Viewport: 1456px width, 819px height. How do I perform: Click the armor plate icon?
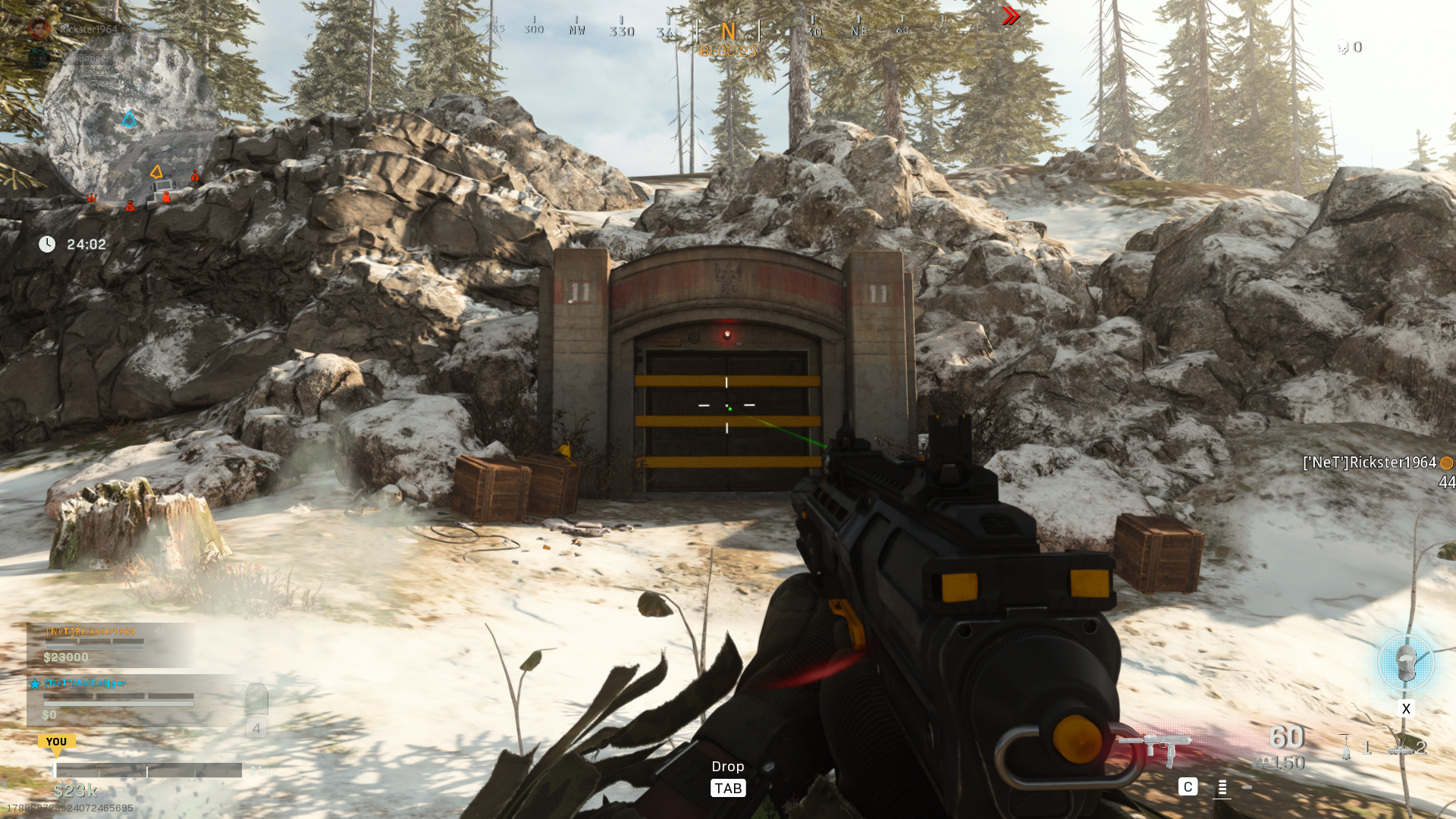point(256,699)
